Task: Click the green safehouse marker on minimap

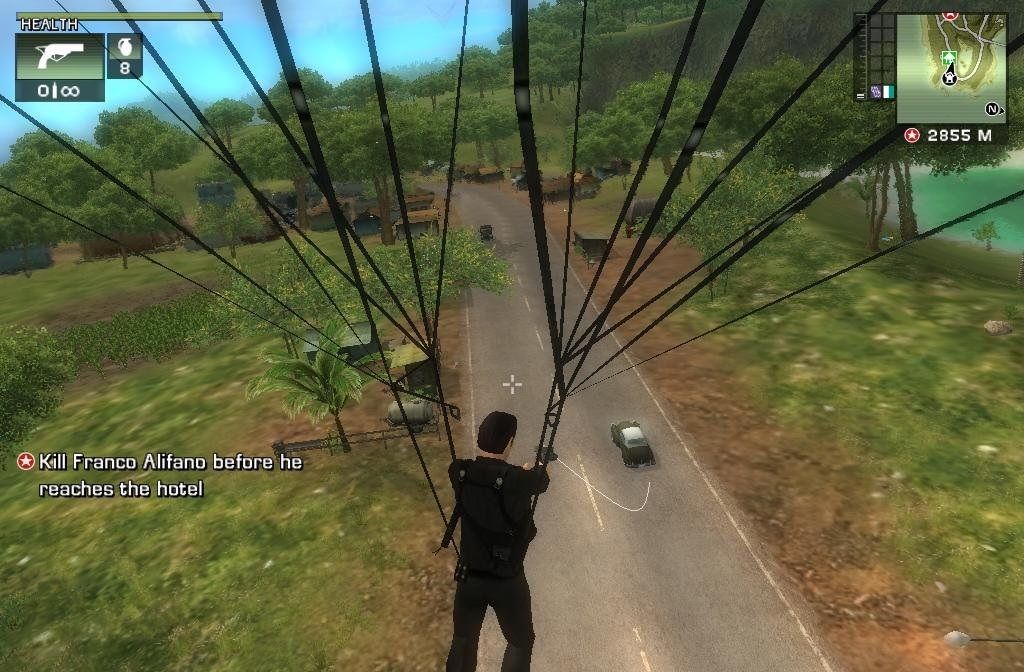Action: 949,56
